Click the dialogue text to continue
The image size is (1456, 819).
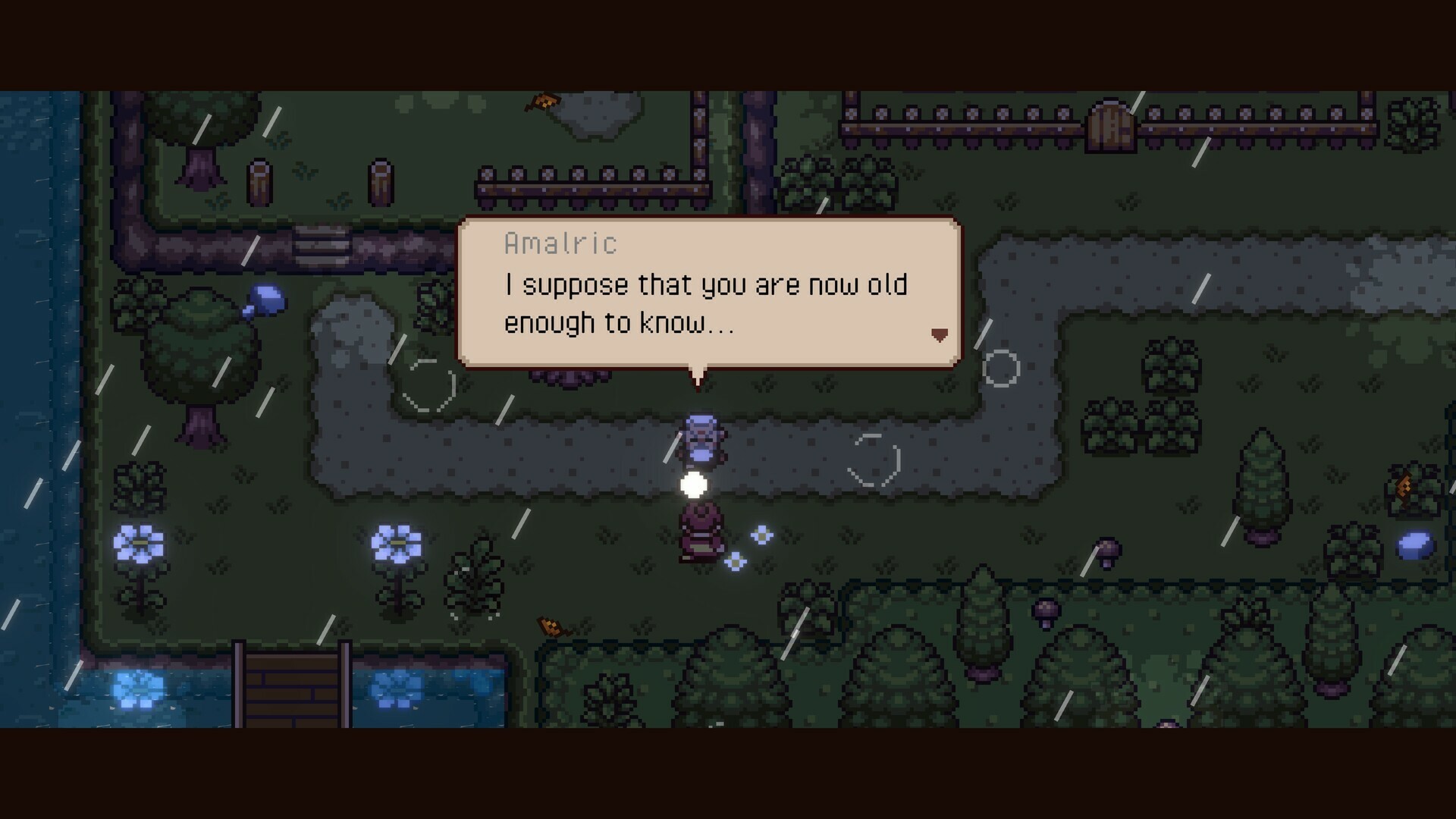click(x=705, y=303)
